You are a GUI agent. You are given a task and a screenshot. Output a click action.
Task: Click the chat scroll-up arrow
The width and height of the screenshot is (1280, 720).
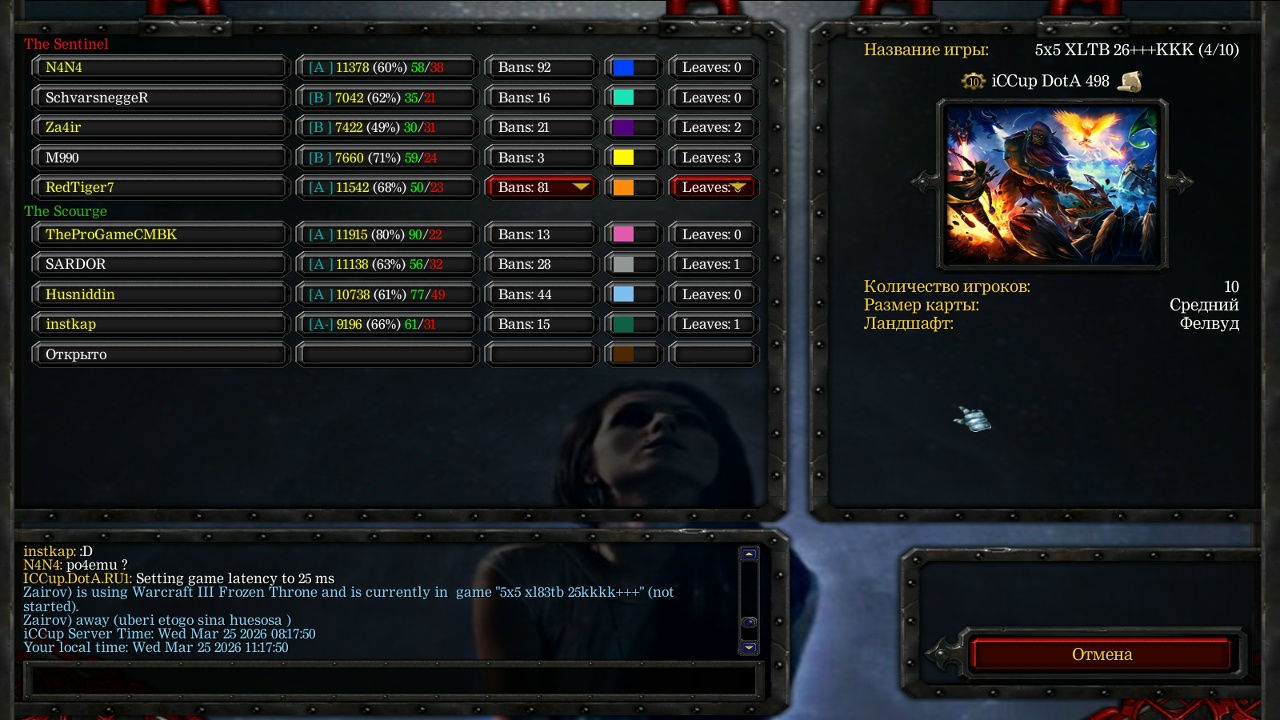[749, 554]
